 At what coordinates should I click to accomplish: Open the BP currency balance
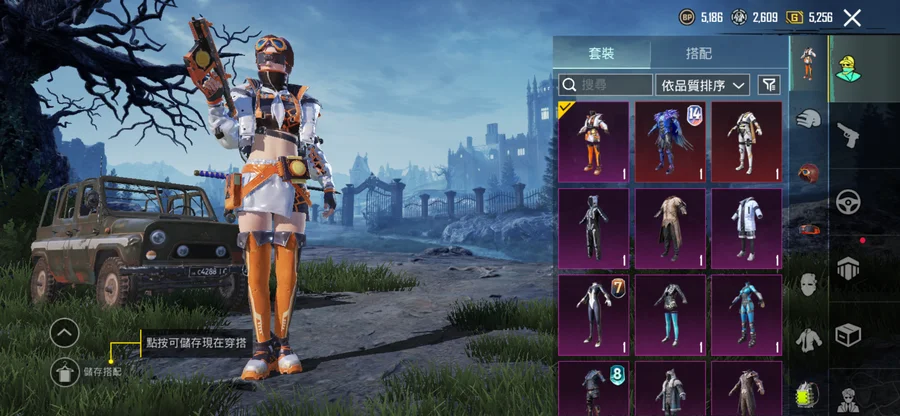(699, 17)
